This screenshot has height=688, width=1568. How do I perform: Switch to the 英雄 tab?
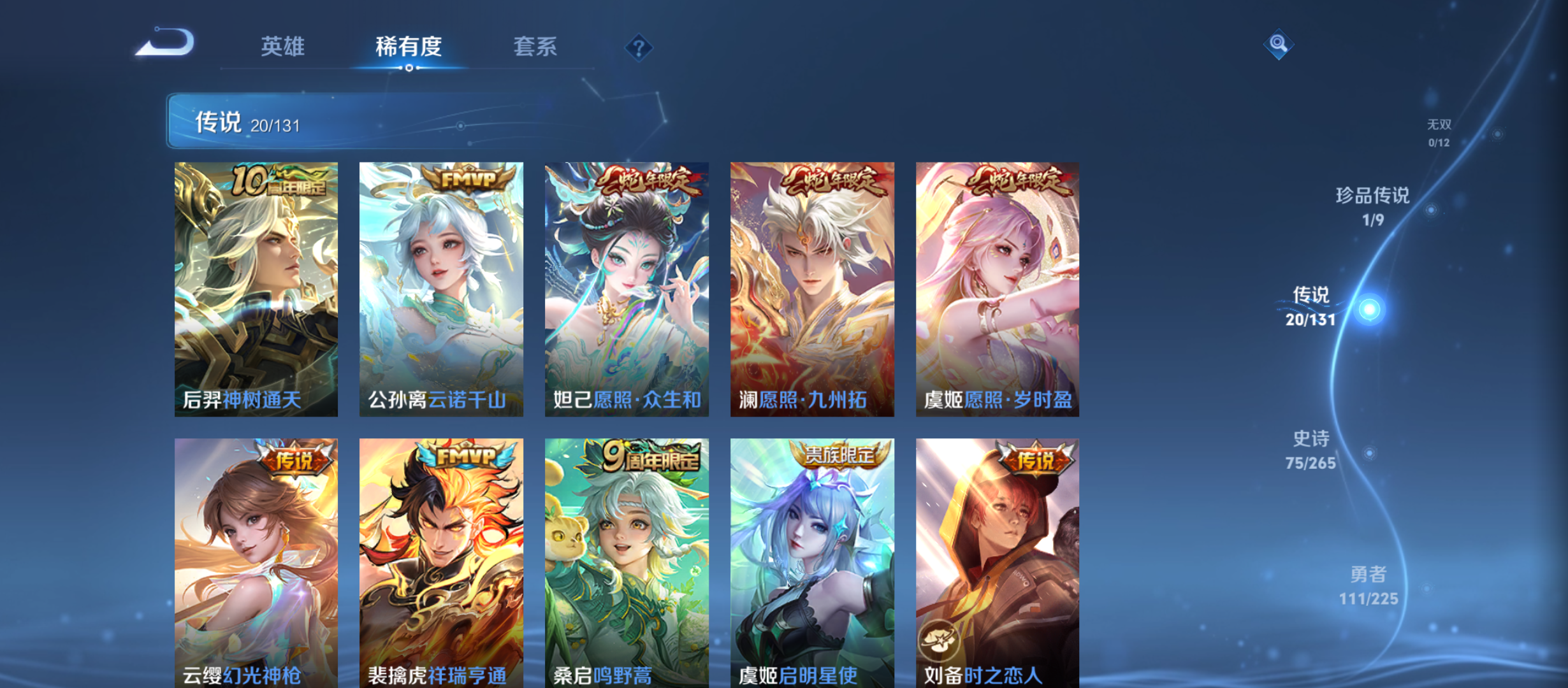point(283,47)
